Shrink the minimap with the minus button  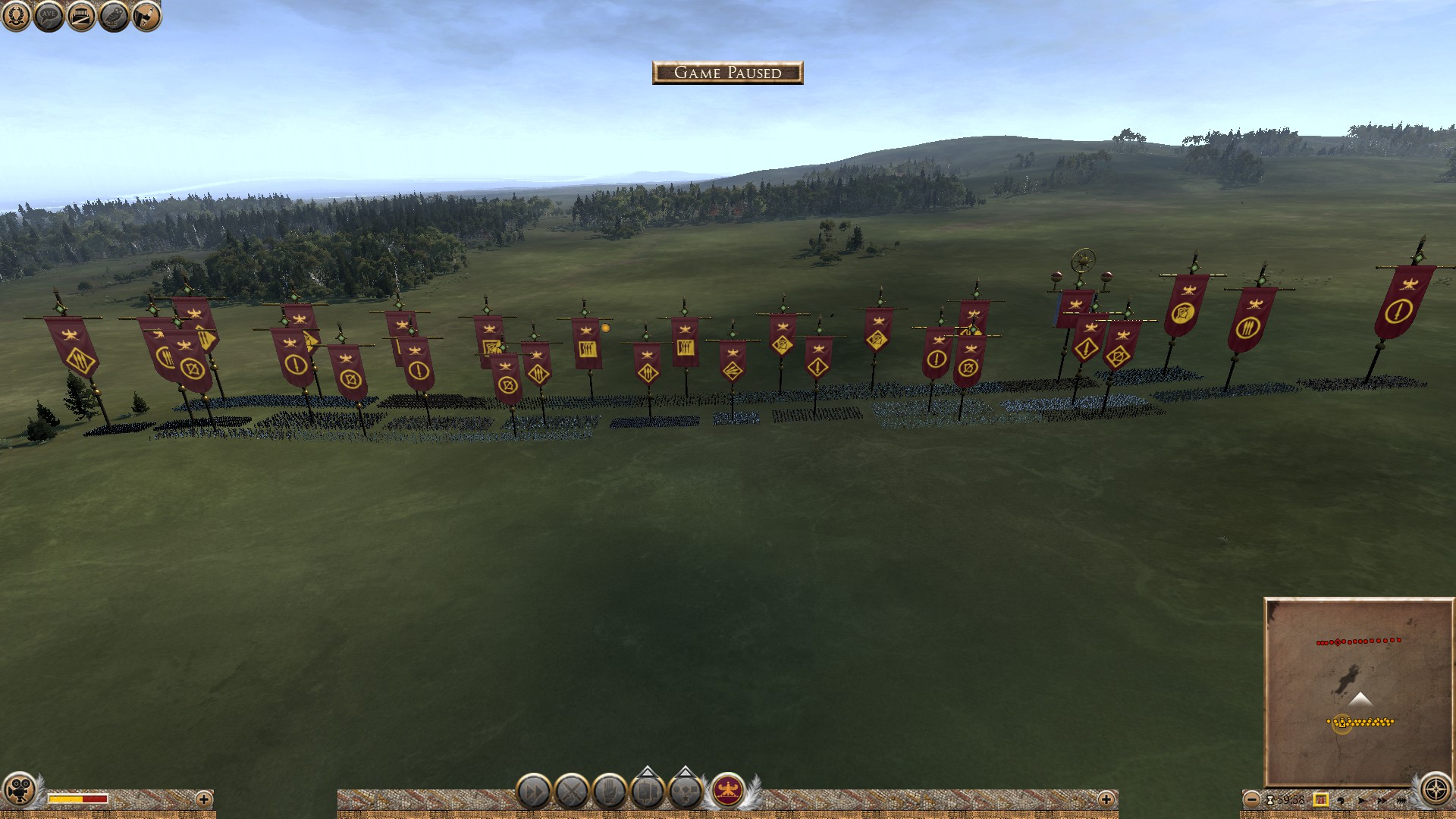point(1252,799)
